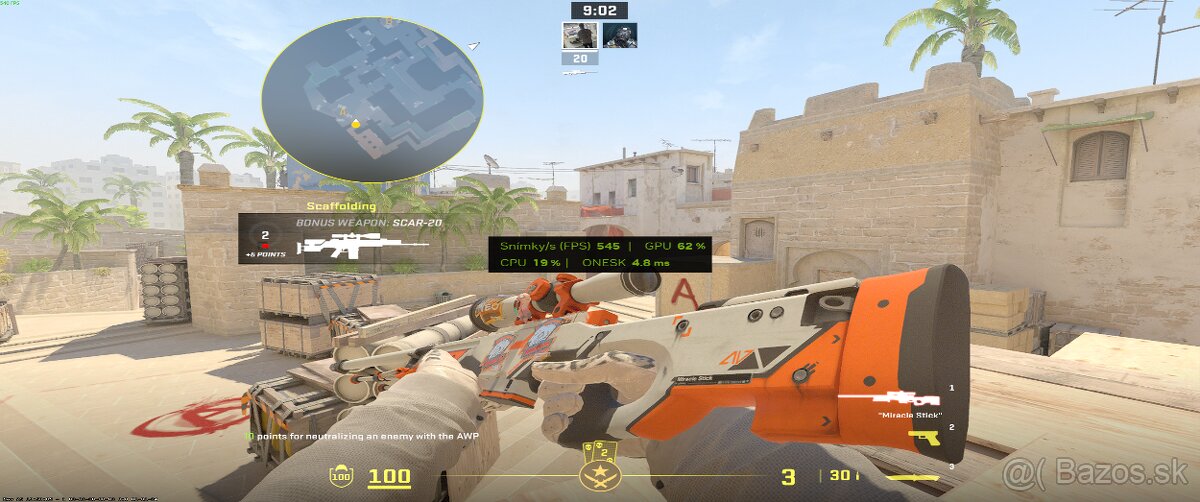Click the Bazos.sk watermark
Screen dimensions: 1200x502
pos(1094,471)
